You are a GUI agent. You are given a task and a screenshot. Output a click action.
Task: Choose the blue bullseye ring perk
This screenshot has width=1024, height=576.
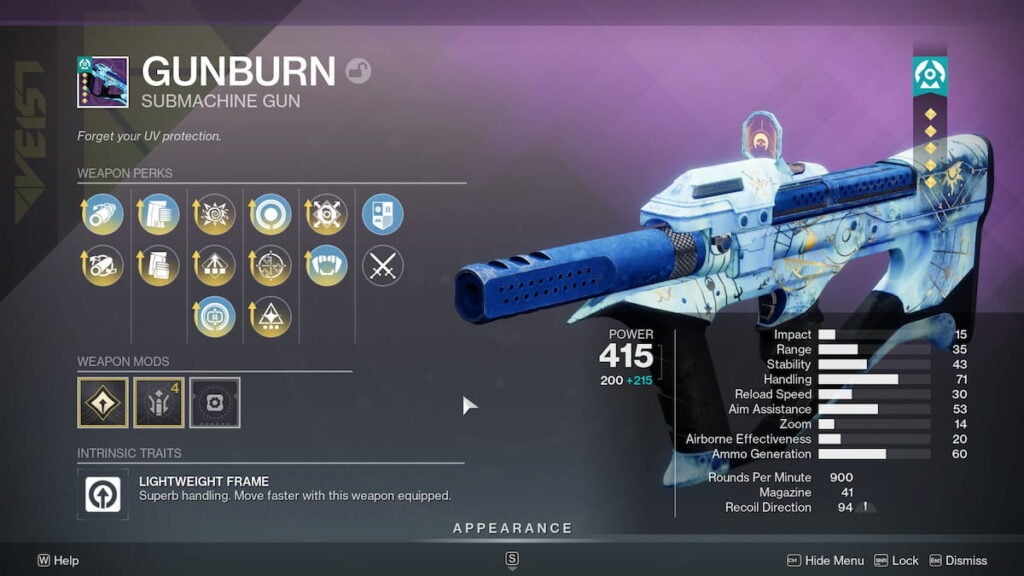(270, 215)
